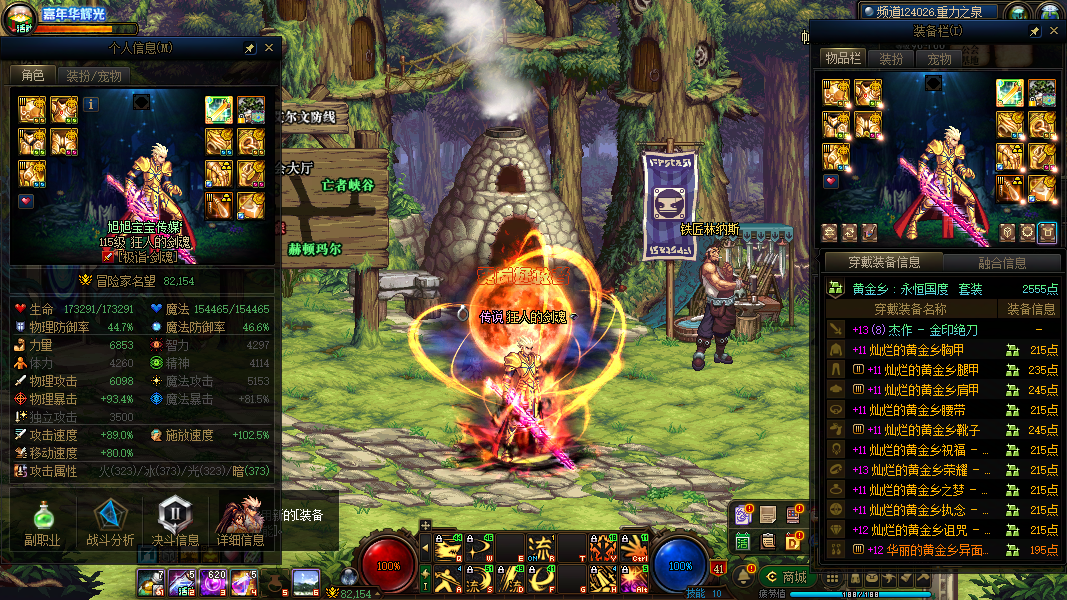Screen dimensions: 1067x600
Task: Click the info 'i' icon in character panel
Action: tap(90, 103)
